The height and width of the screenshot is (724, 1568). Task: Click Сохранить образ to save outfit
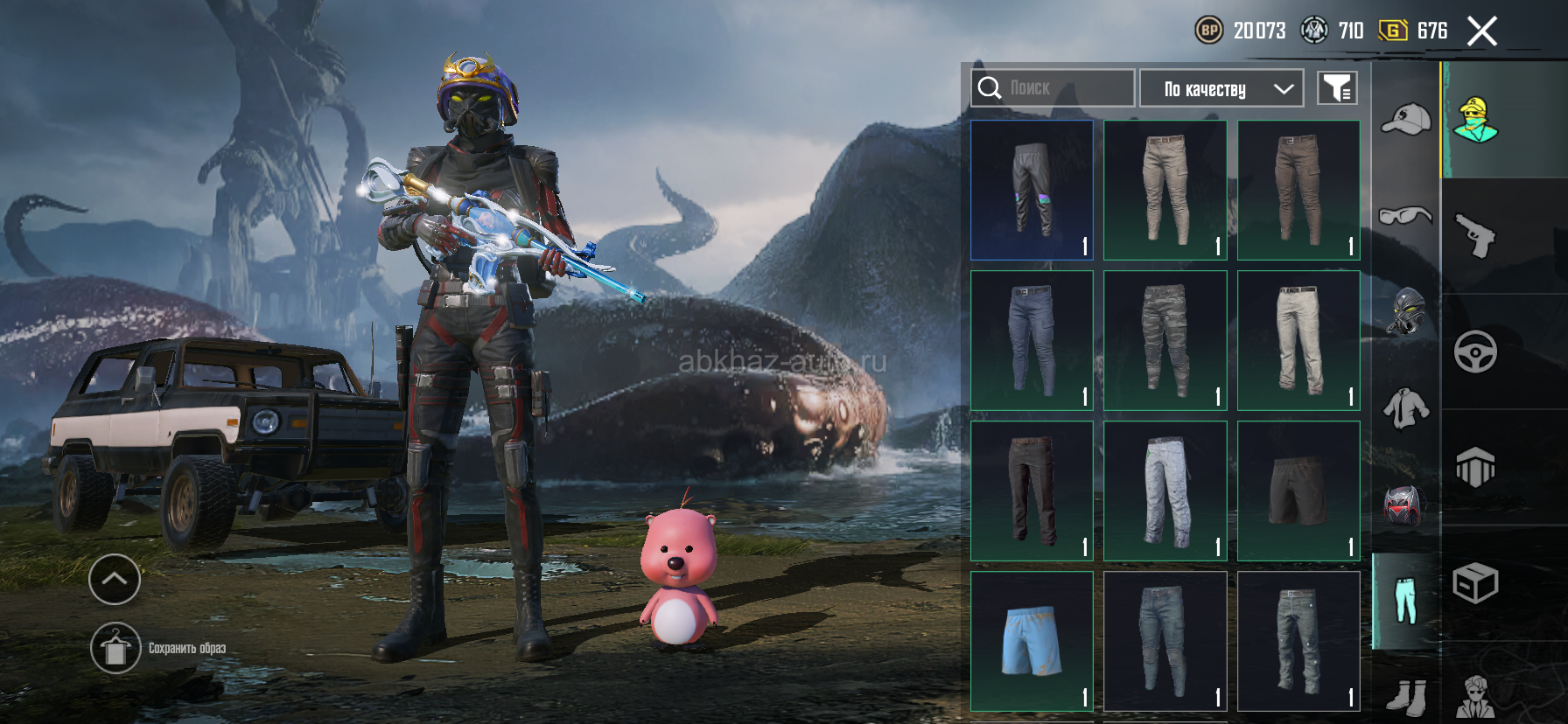click(x=116, y=648)
